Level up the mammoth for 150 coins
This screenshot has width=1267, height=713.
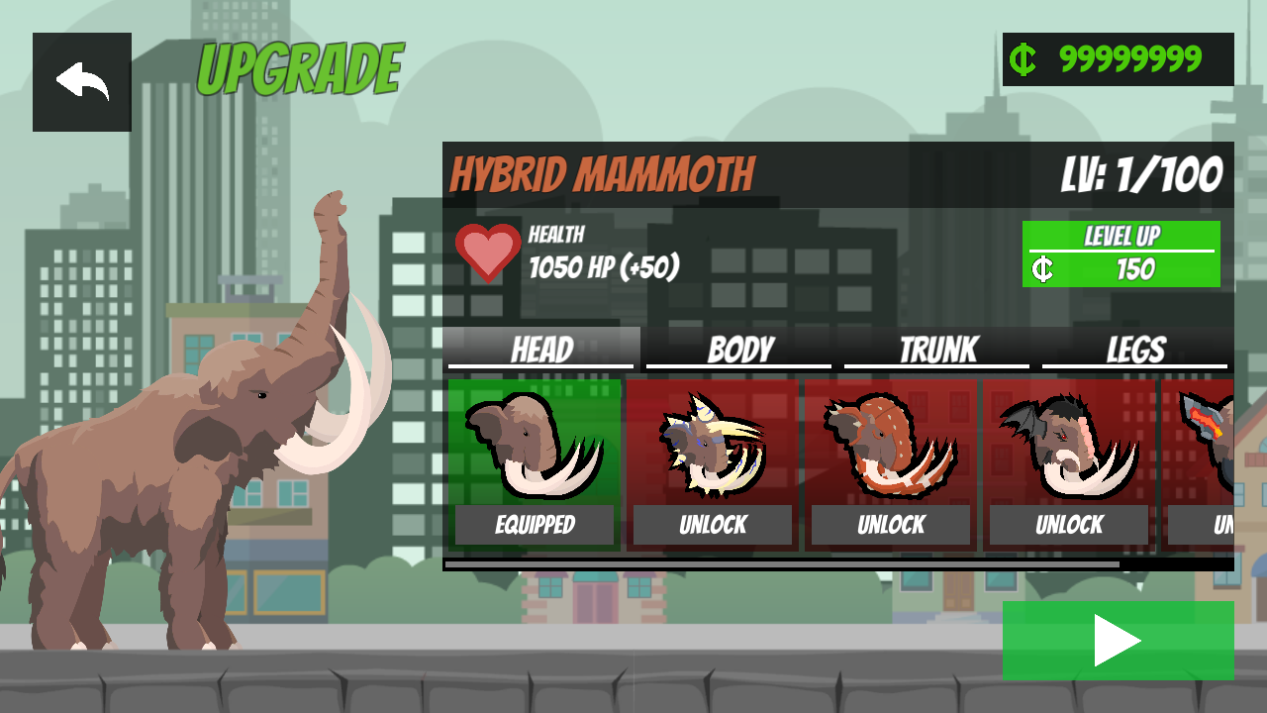[1120, 254]
